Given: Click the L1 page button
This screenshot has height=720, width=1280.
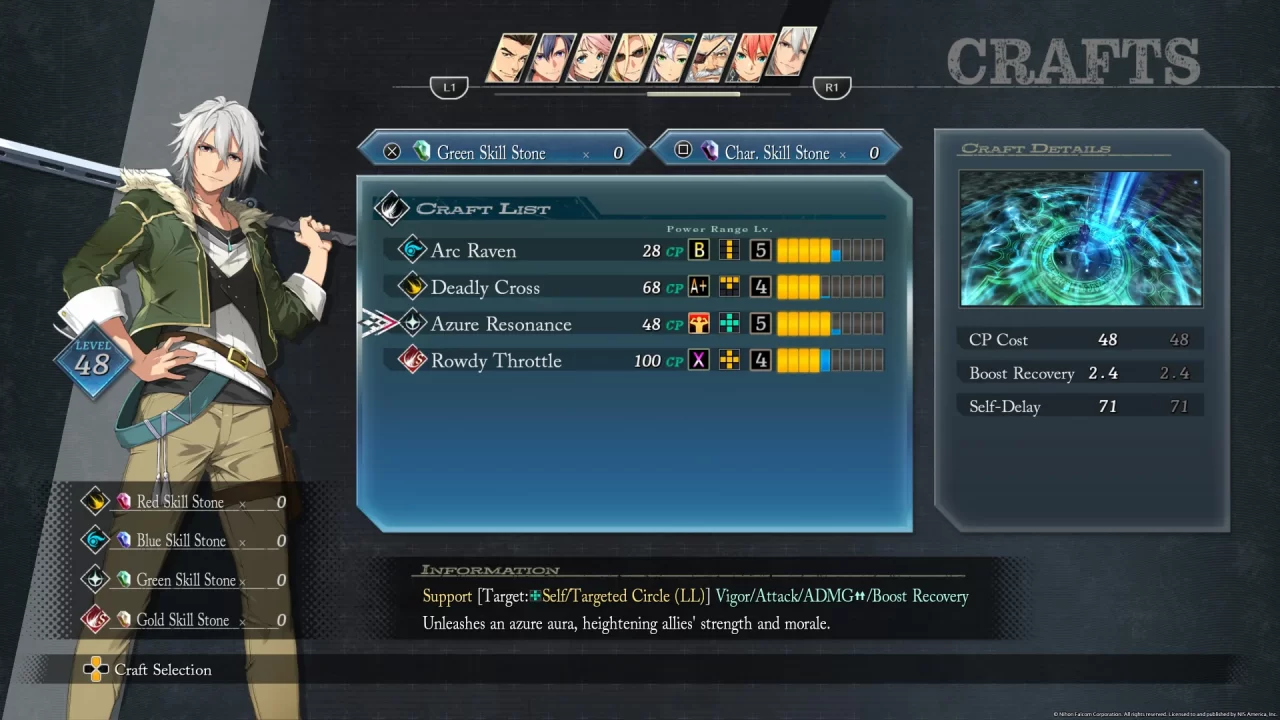Looking at the screenshot, I should click(x=449, y=87).
